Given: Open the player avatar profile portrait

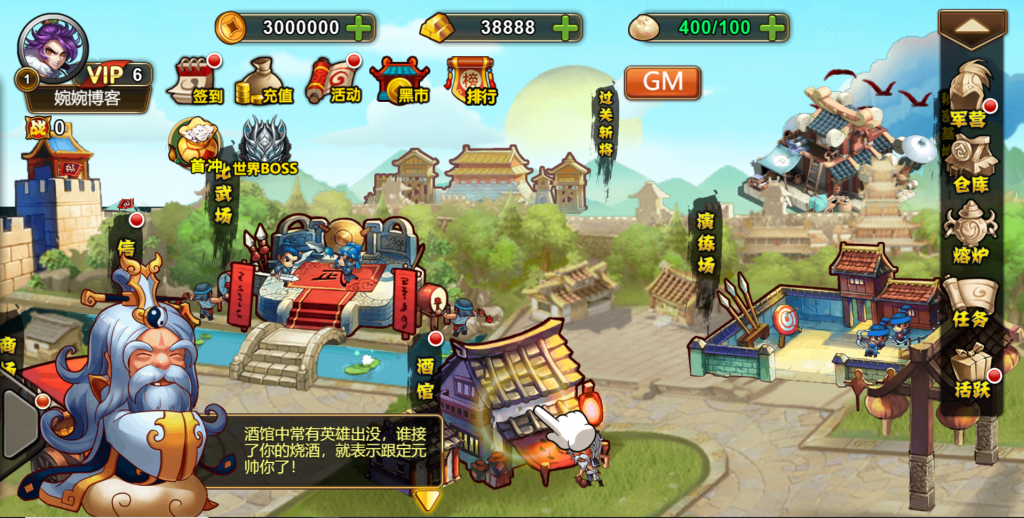Looking at the screenshot, I should point(53,47).
